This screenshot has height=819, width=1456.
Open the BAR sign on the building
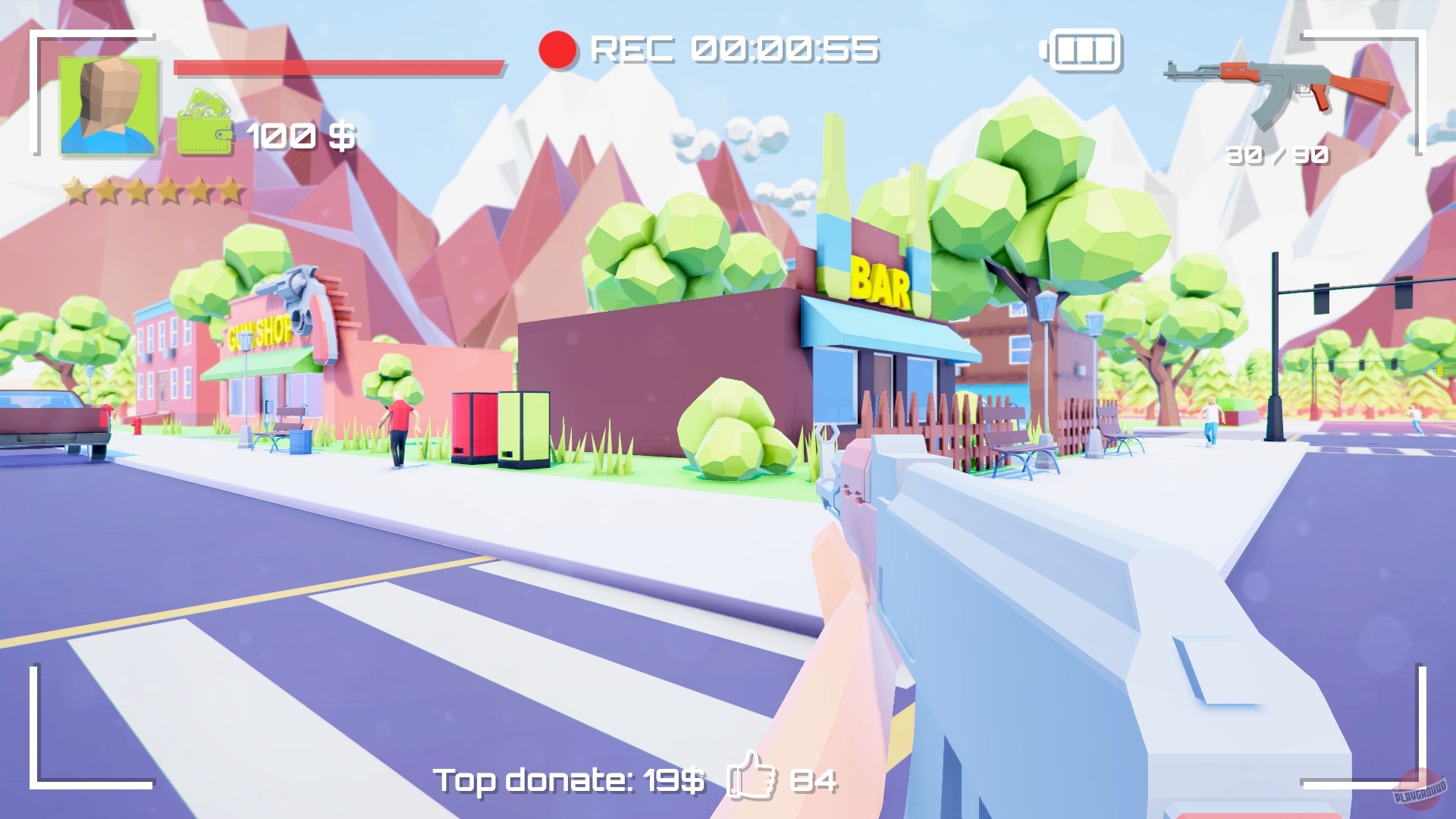[880, 282]
